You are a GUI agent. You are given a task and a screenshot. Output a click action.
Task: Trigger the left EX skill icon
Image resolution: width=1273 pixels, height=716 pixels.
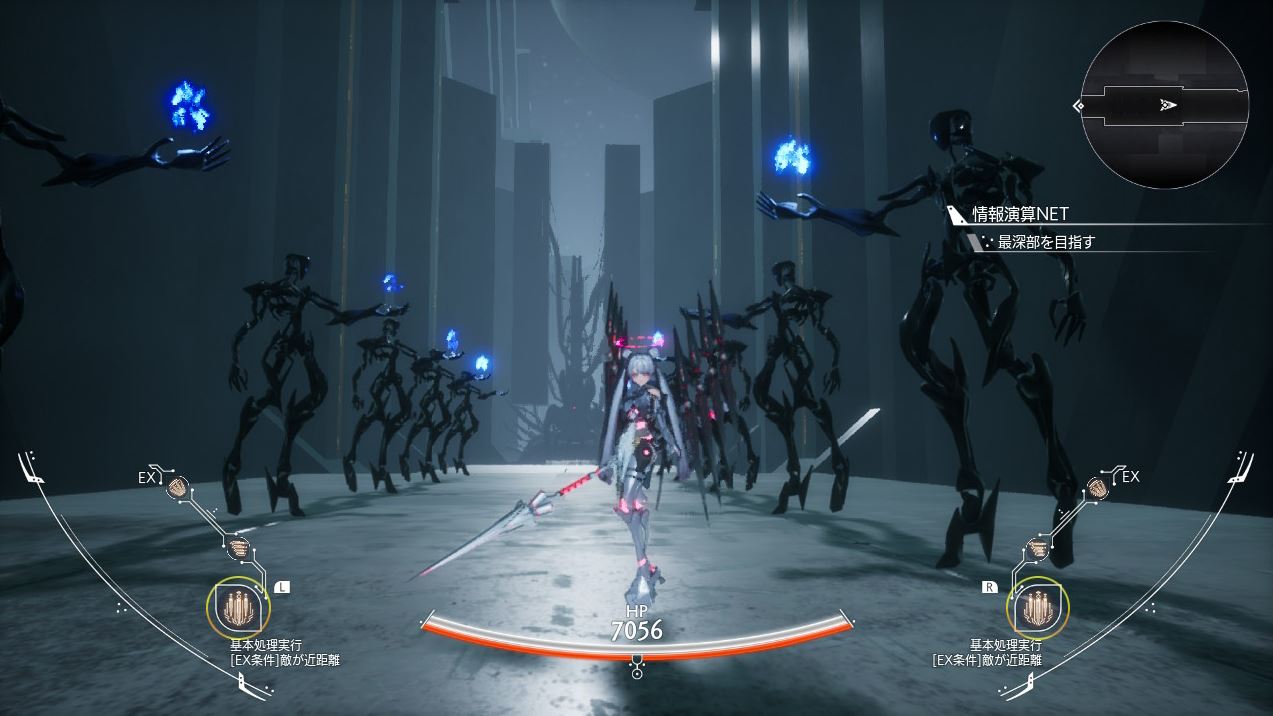[178, 487]
